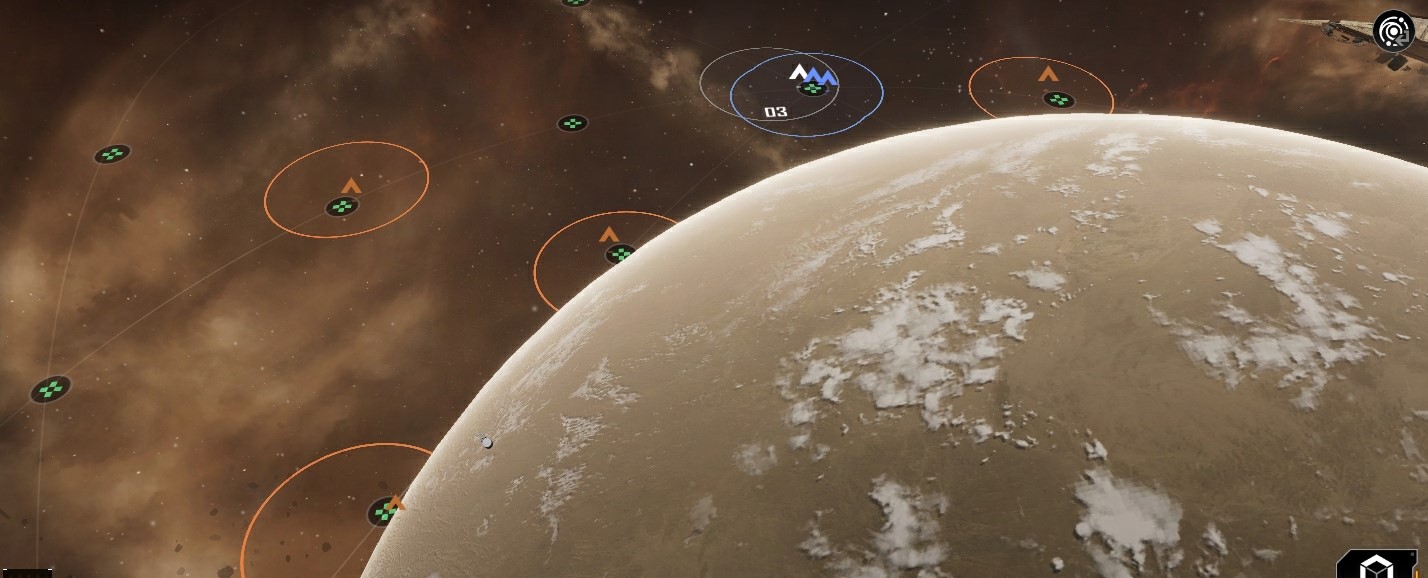Select the blue double-chevron fleet marker
Screen dimensions: 1428x578
[822, 76]
